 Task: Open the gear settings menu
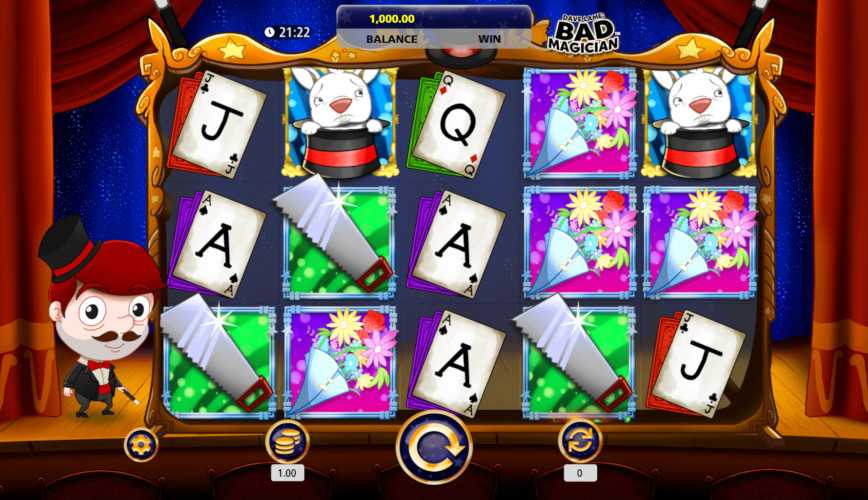point(141,444)
